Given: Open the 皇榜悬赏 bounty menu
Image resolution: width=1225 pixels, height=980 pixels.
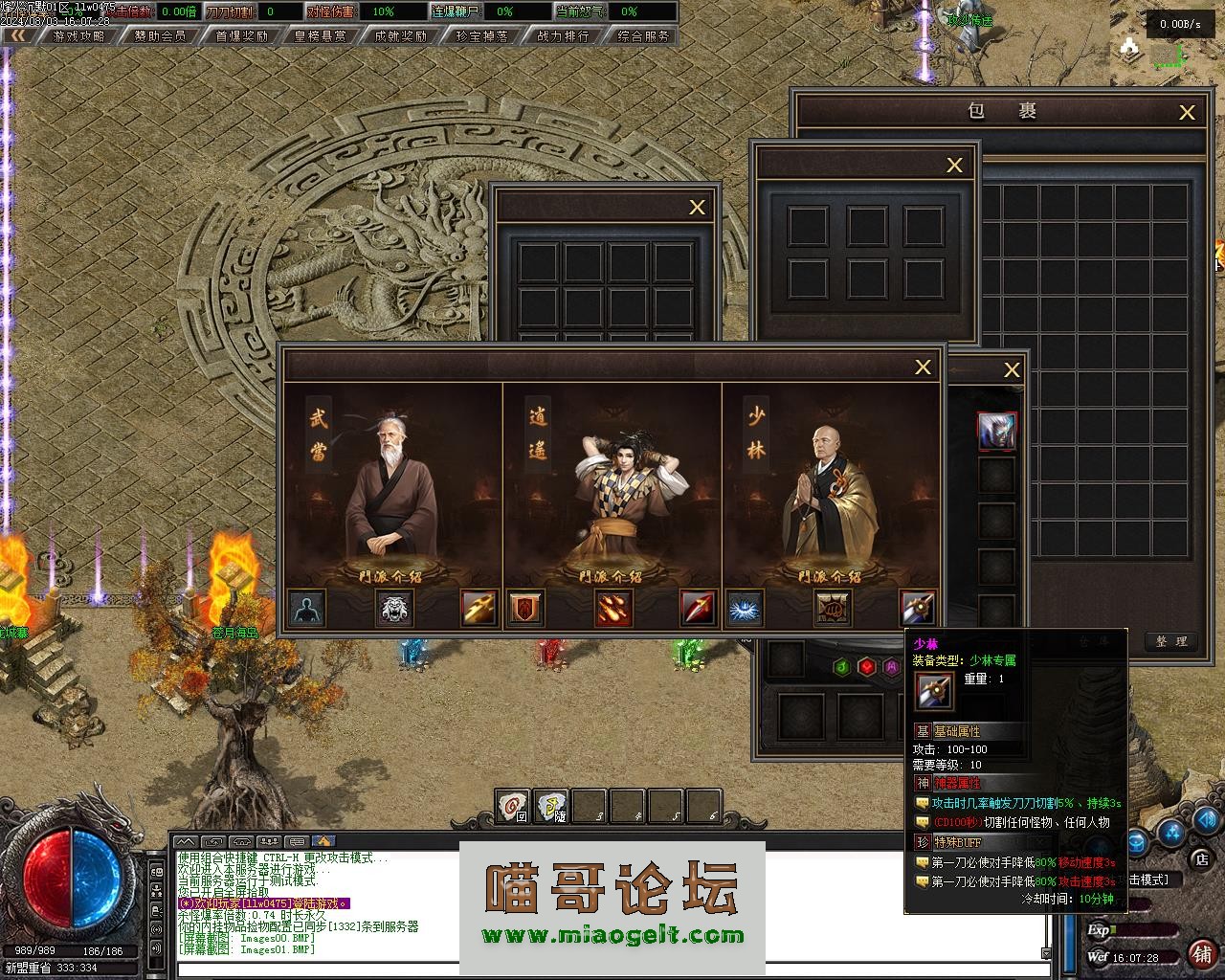Looking at the screenshot, I should pos(322,36).
